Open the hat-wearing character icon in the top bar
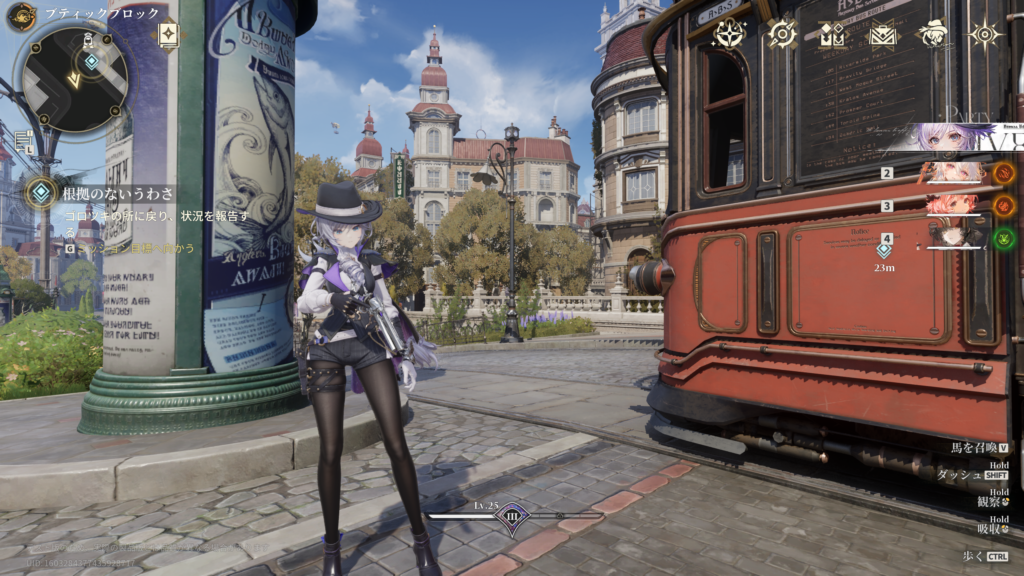 [x=933, y=34]
